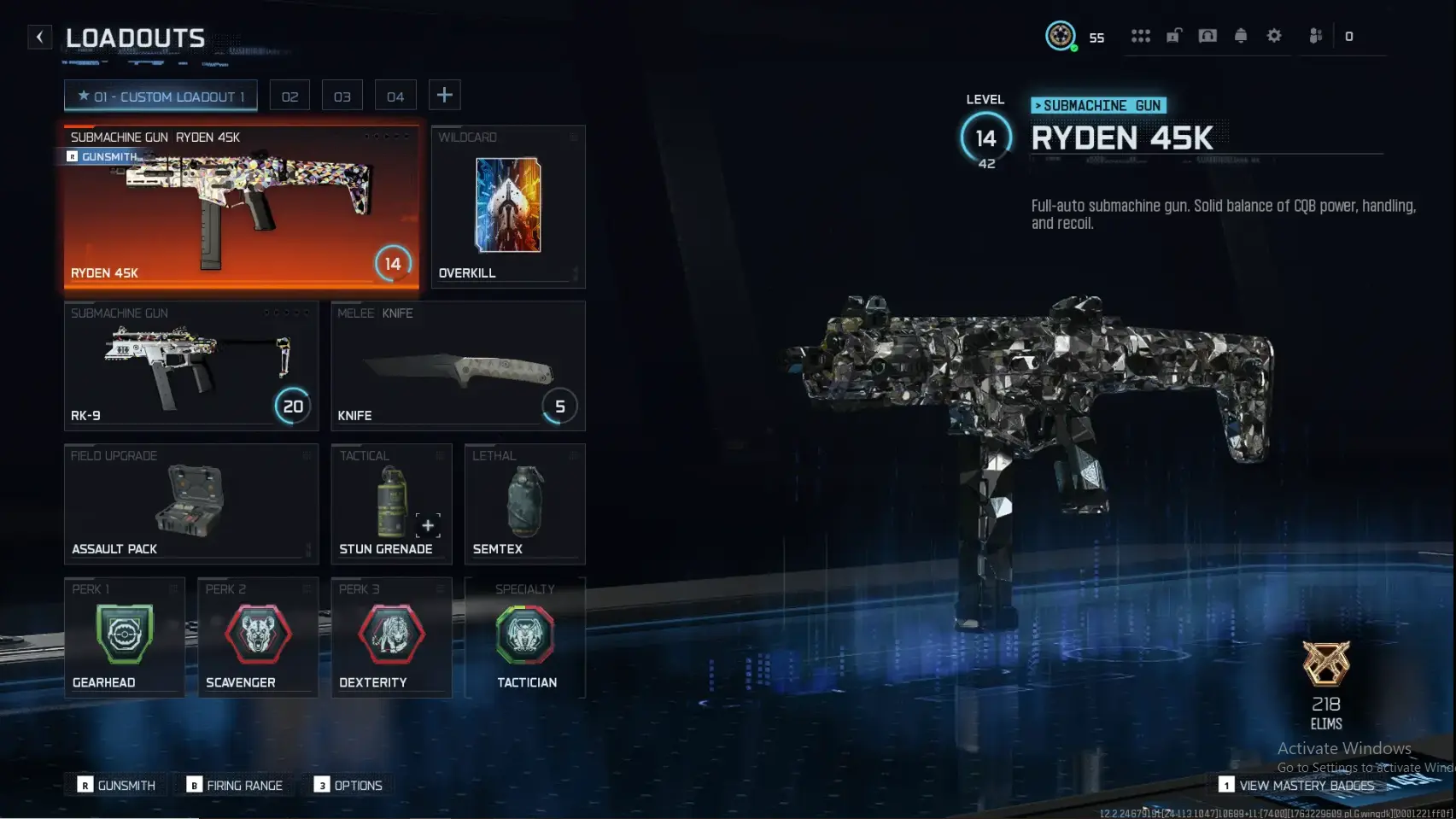Switch to loadout tab 02

coord(289,95)
